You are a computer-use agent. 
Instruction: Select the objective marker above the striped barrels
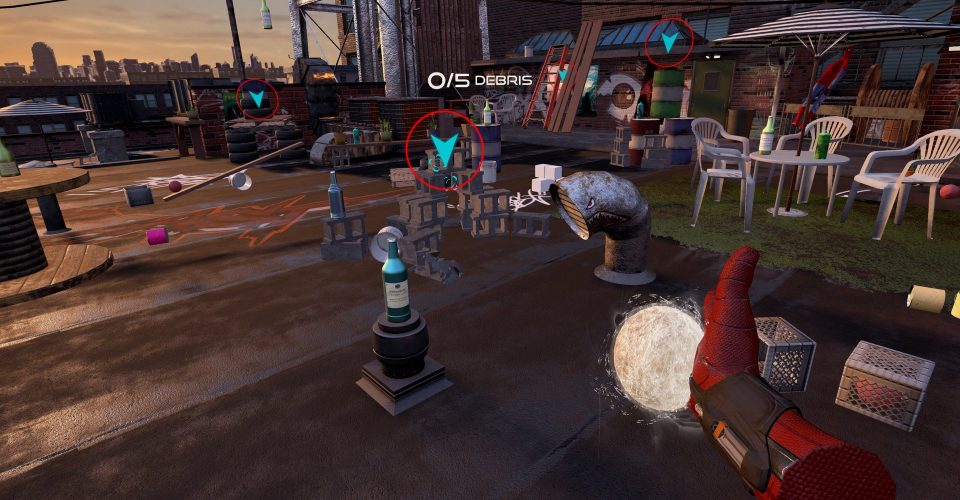tap(668, 41)
